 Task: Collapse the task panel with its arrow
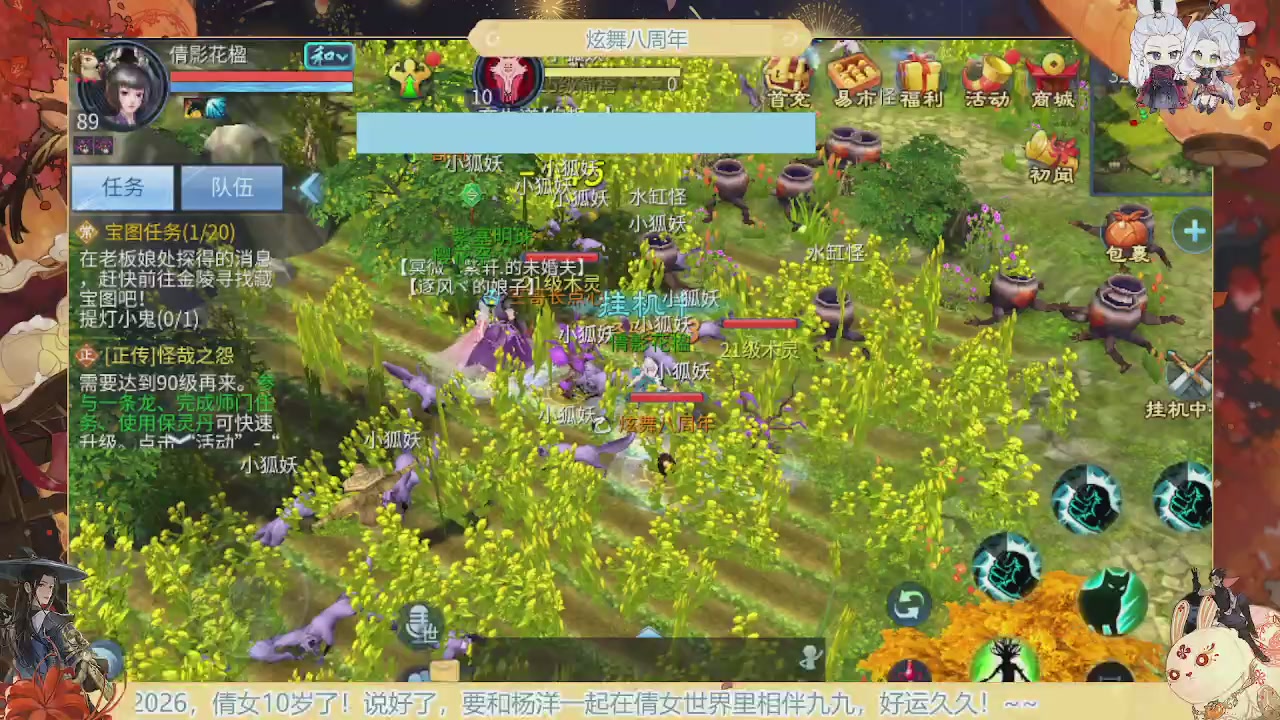pos(310,188)
